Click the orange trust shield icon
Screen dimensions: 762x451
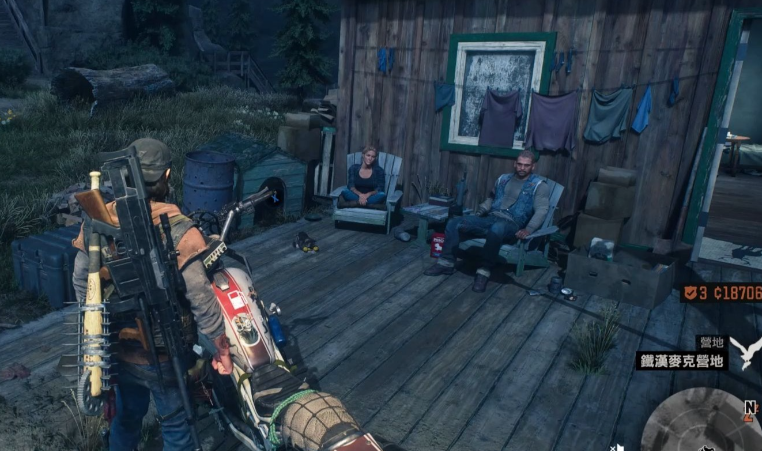point(690,293)
